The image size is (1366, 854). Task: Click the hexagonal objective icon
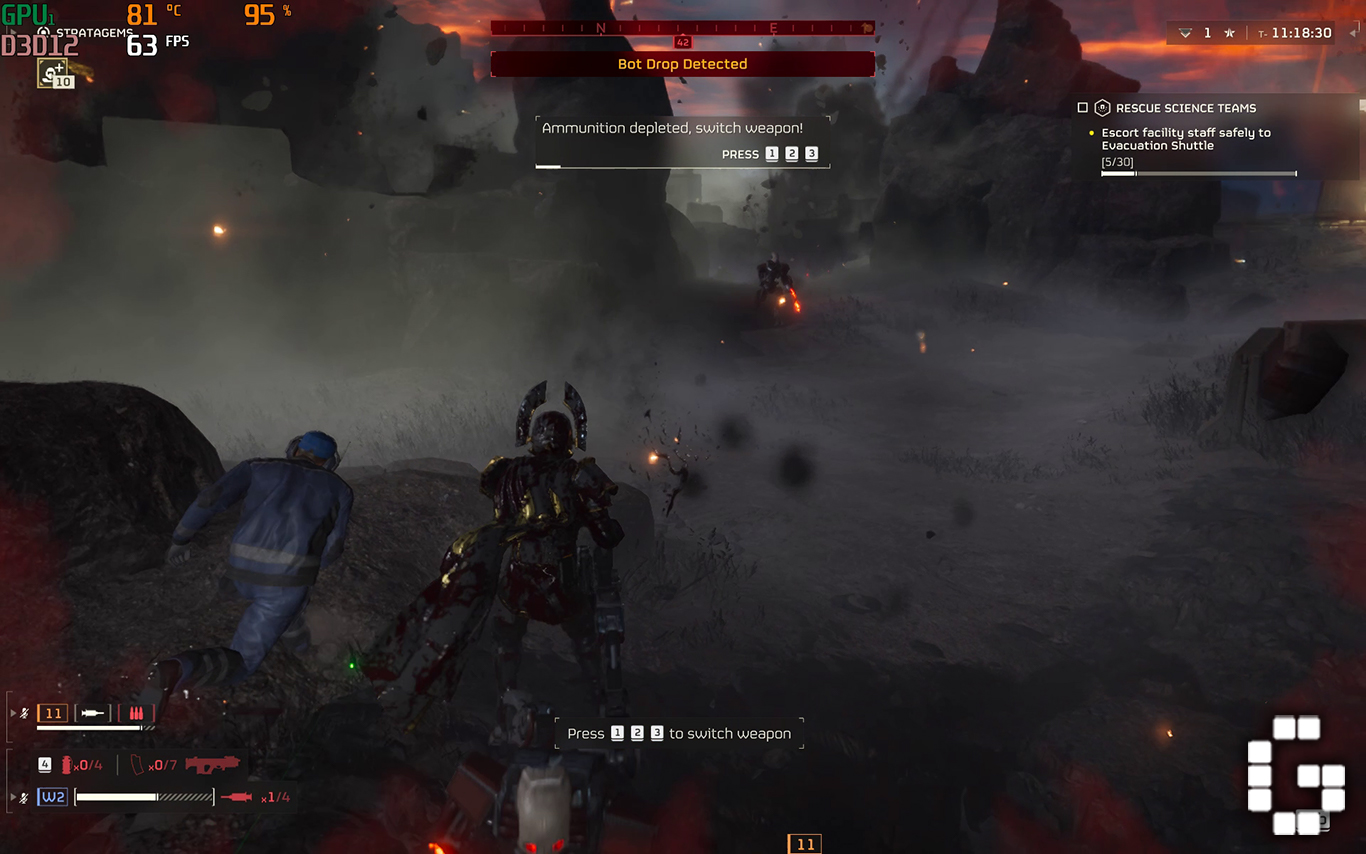(x=1102, y=108)
